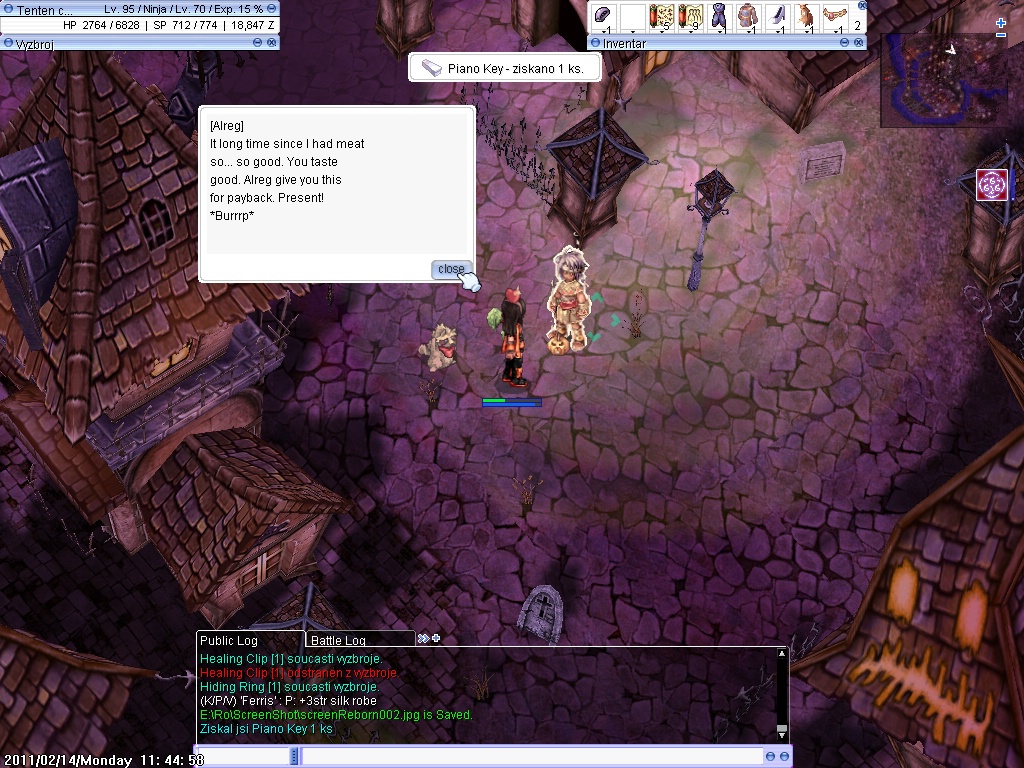This screenshot has width=1024, height=768.
Task: Click the red guild emblem icon
Action: coord(991,184)
